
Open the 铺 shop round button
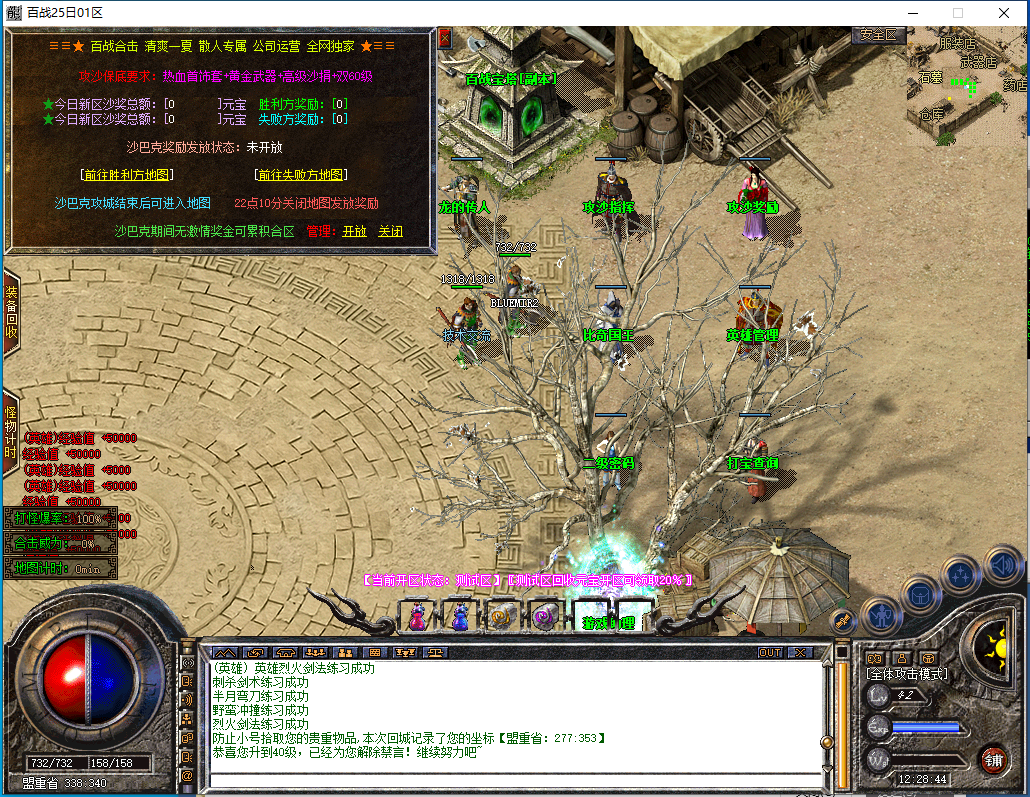coord(993,759)
